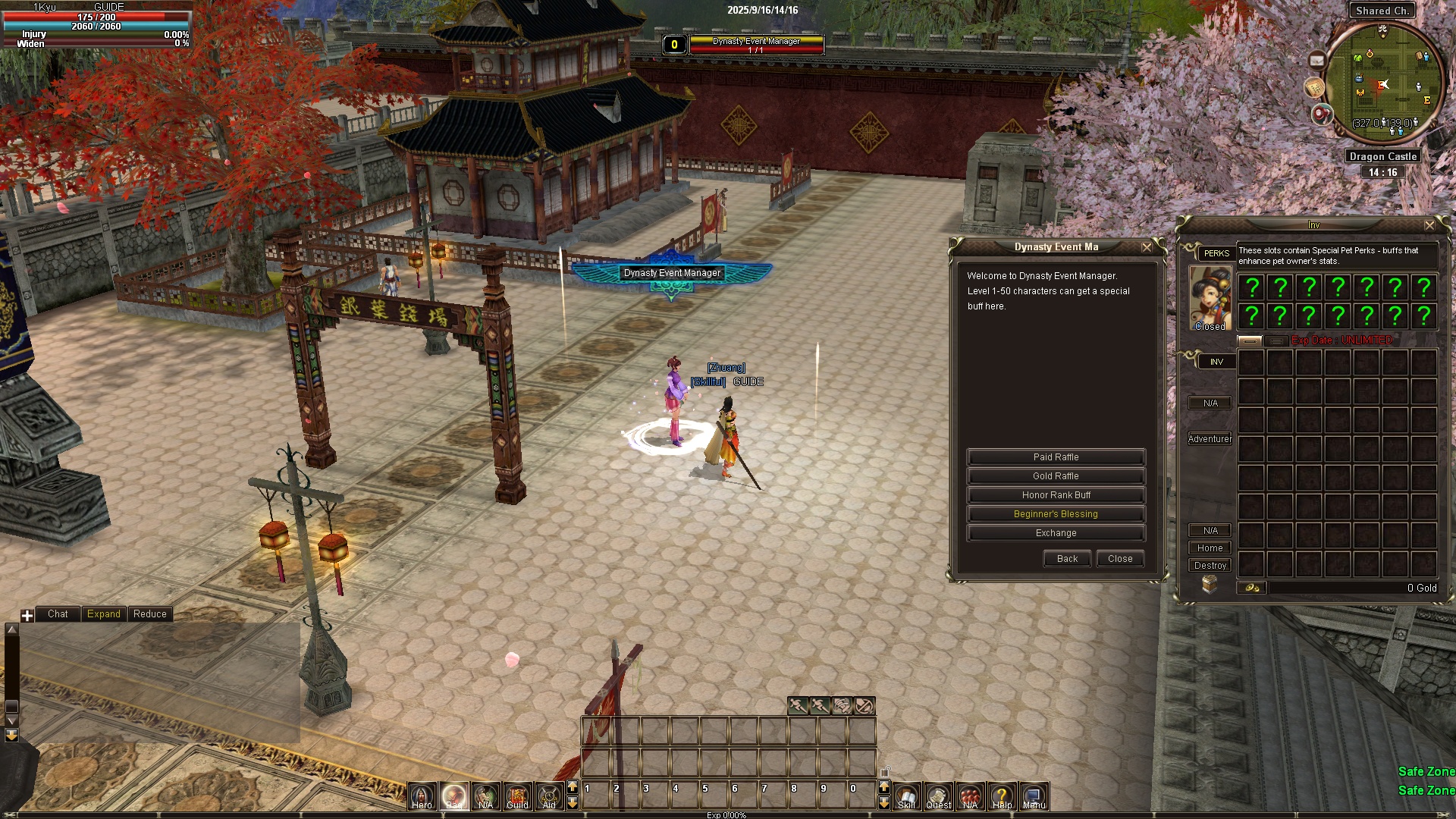Pick the Beginner's Blessing option
The height and width of the screenshot is (819, 1456).
pos(1056,514)
